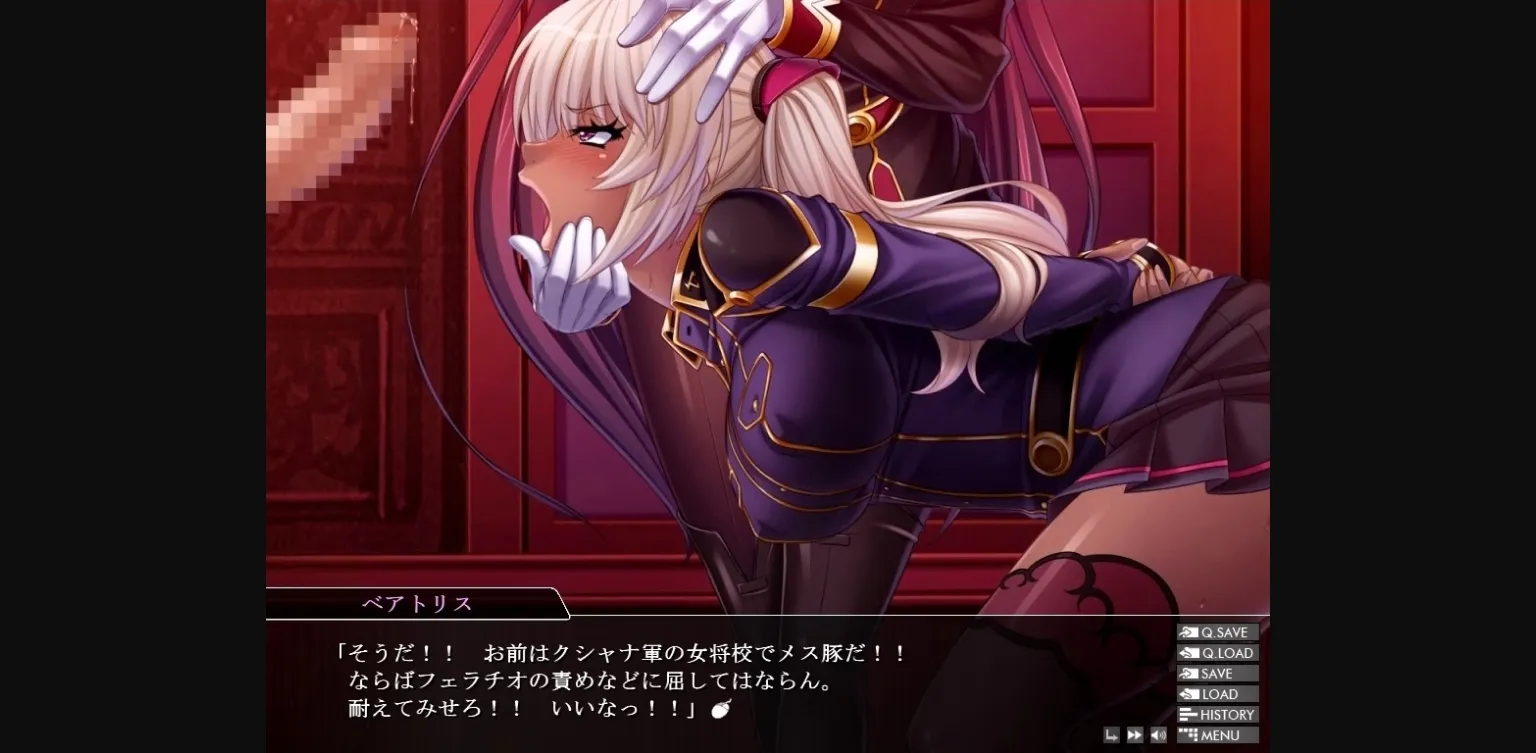Image resolution: width=1536 pixels, height=753 pixels.
Task: Click the grid icon beside MENU
Action: (1188, 735)
